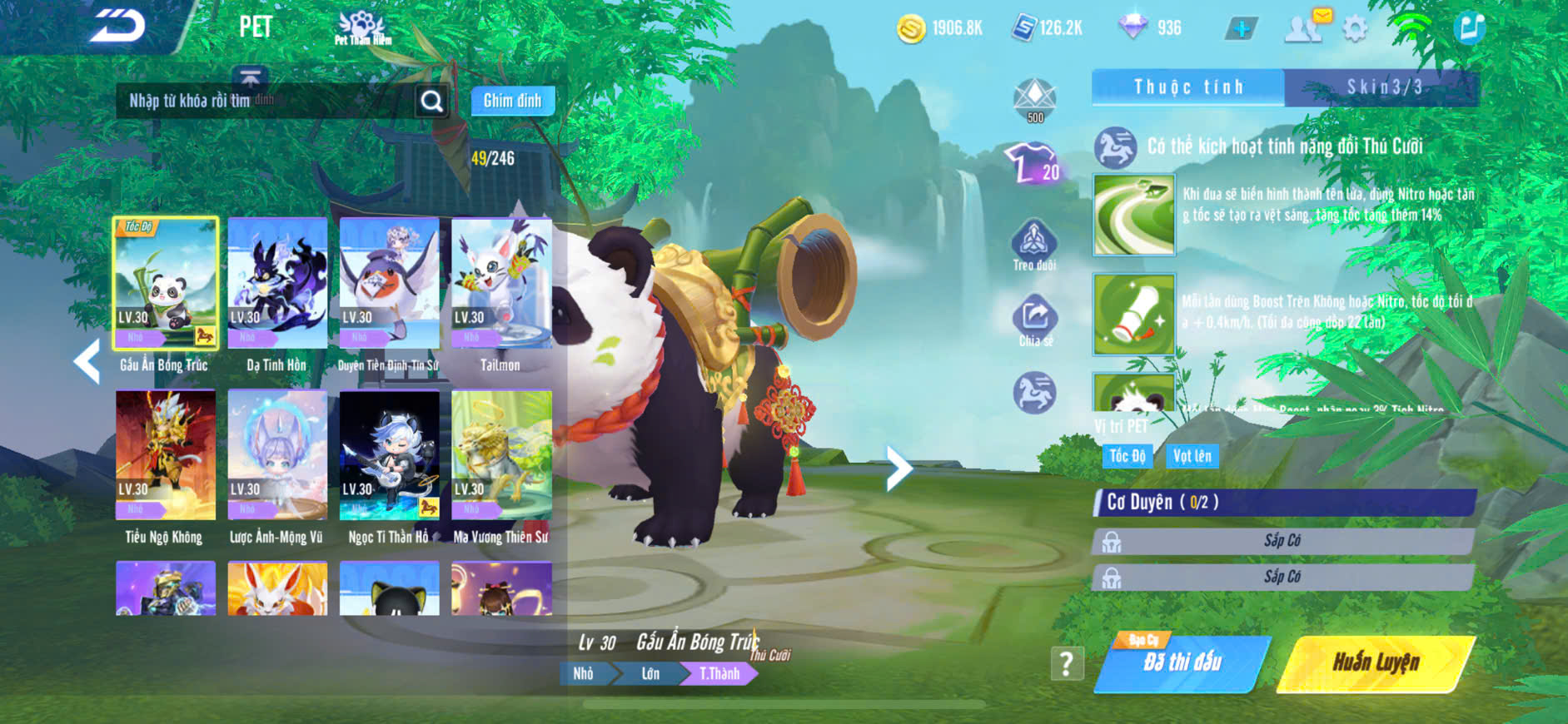Open the gear settings icon

[x=1355, y=29]
